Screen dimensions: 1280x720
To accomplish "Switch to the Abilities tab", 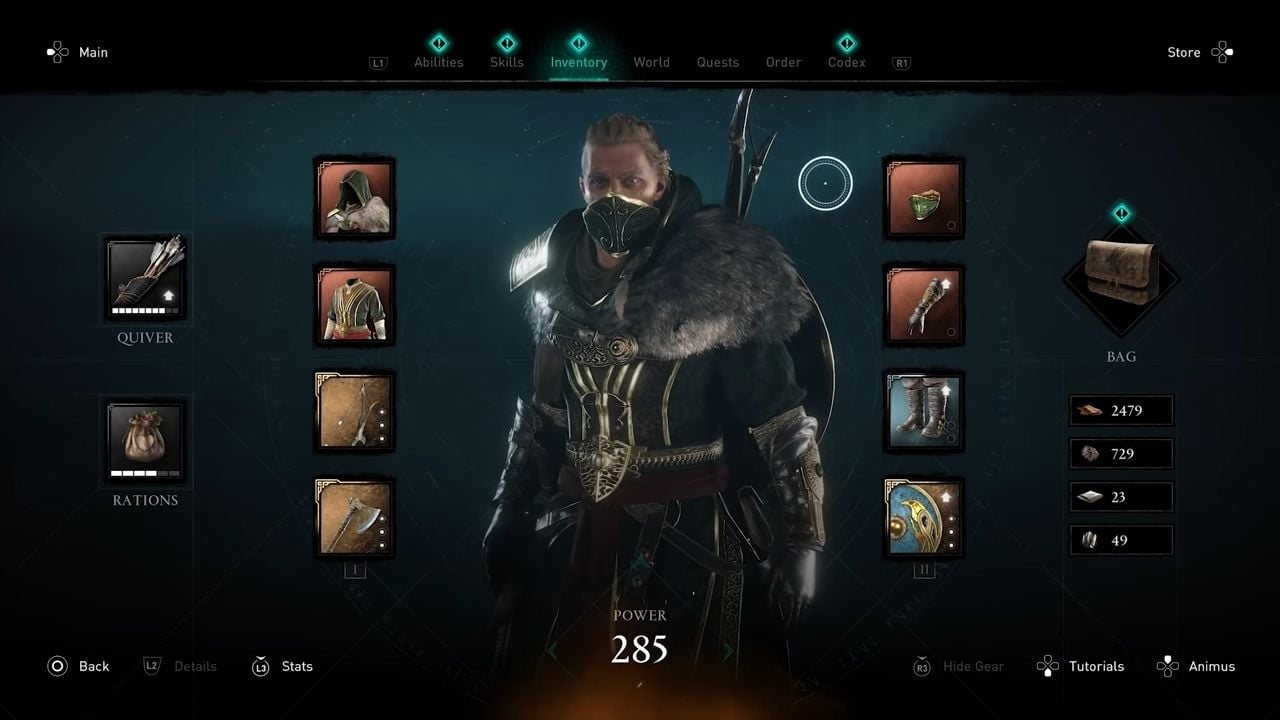I will coord(438,62).
